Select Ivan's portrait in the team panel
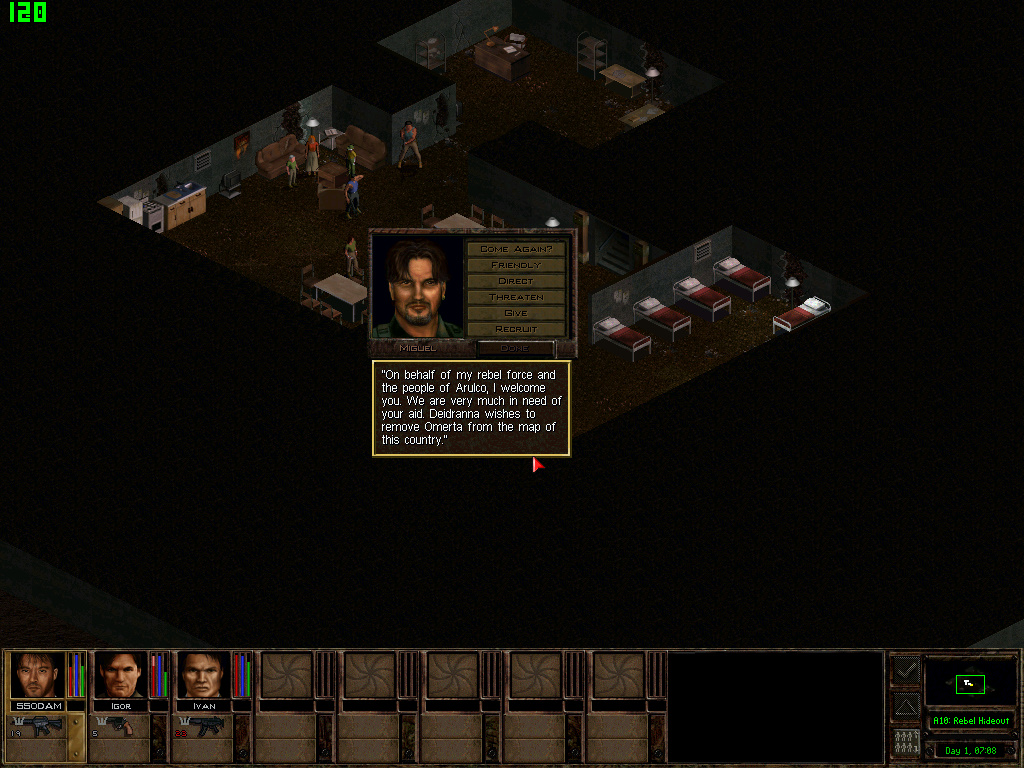The image size is (1024, 768). coord(204,675)
